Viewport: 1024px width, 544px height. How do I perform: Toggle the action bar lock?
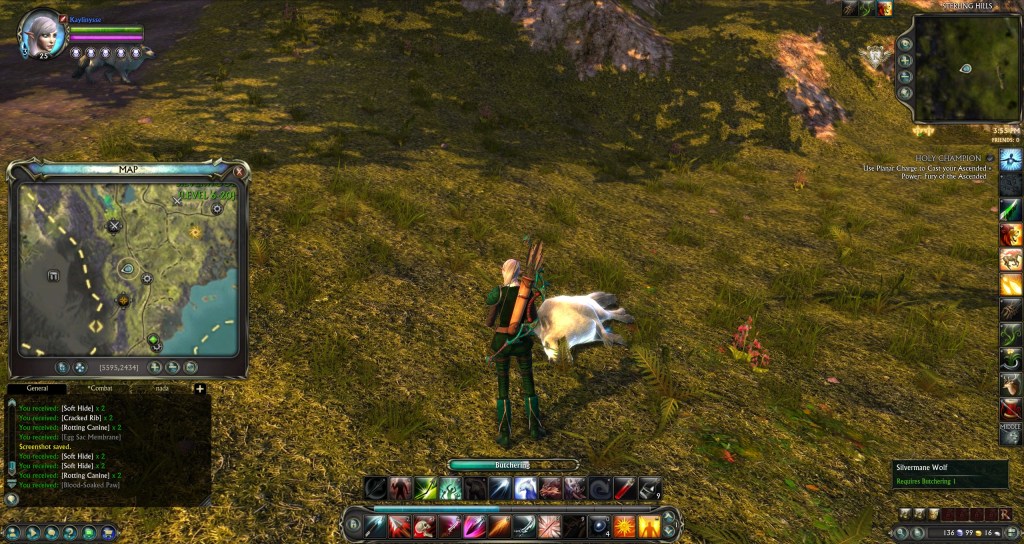point(354,525)
